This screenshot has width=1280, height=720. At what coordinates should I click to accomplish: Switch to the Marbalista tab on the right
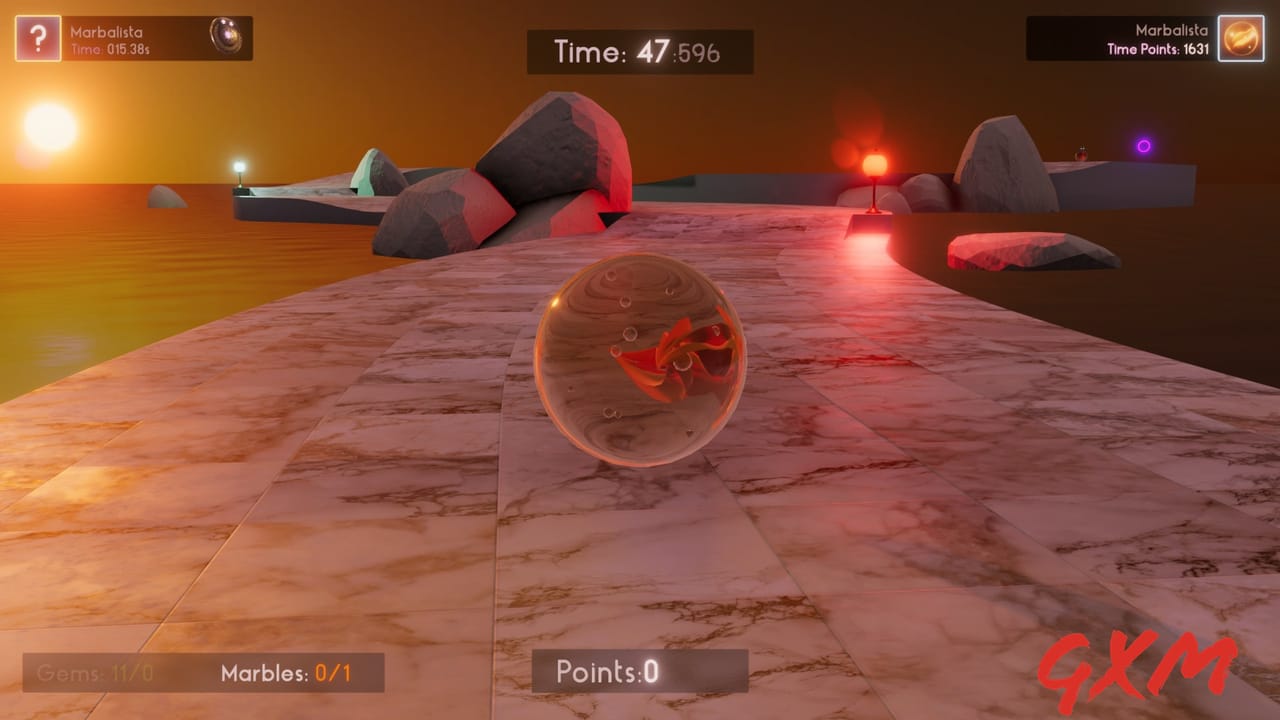1170,30
